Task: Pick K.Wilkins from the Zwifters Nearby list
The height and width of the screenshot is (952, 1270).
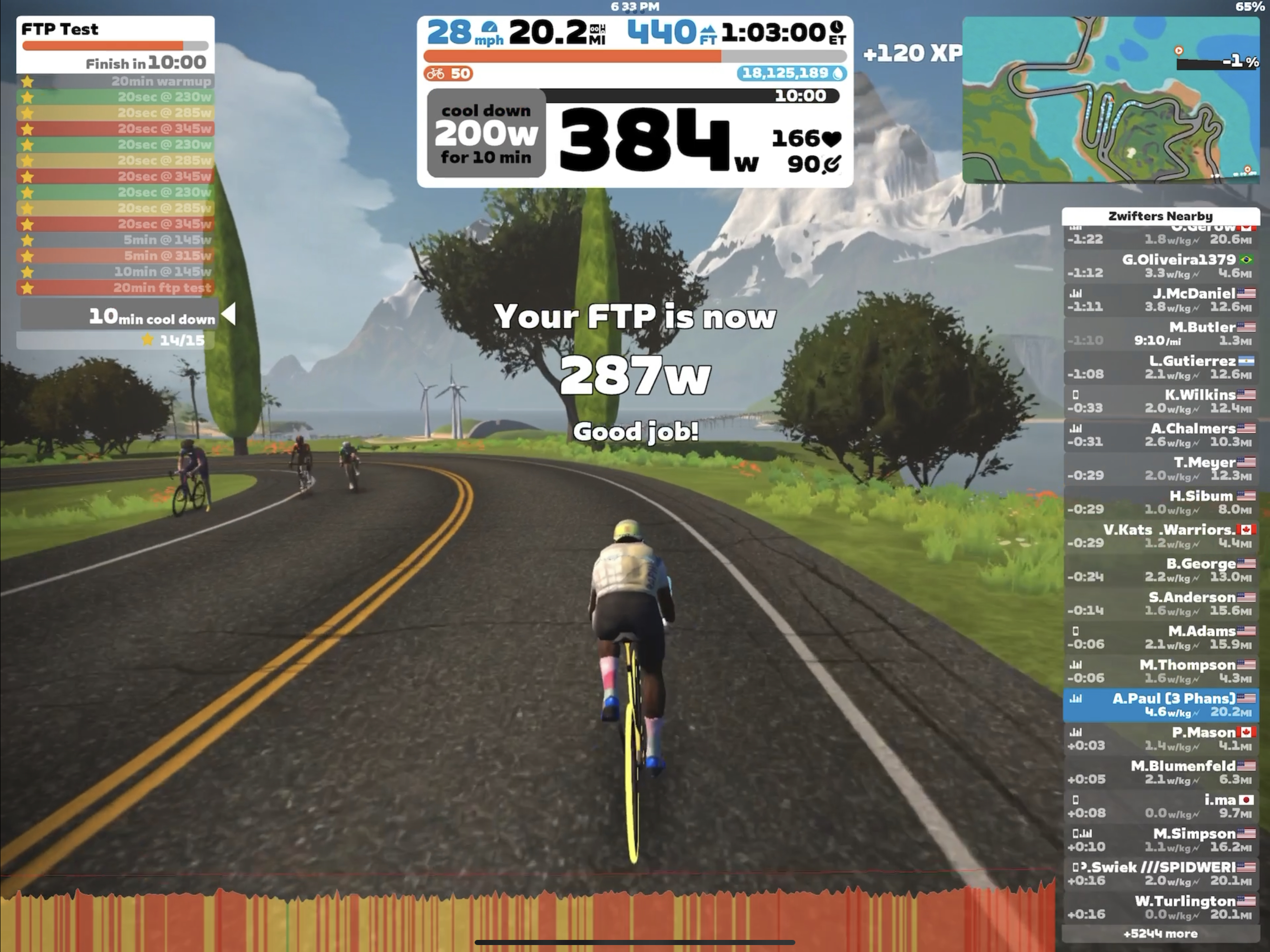Action: click(1160, 401)
